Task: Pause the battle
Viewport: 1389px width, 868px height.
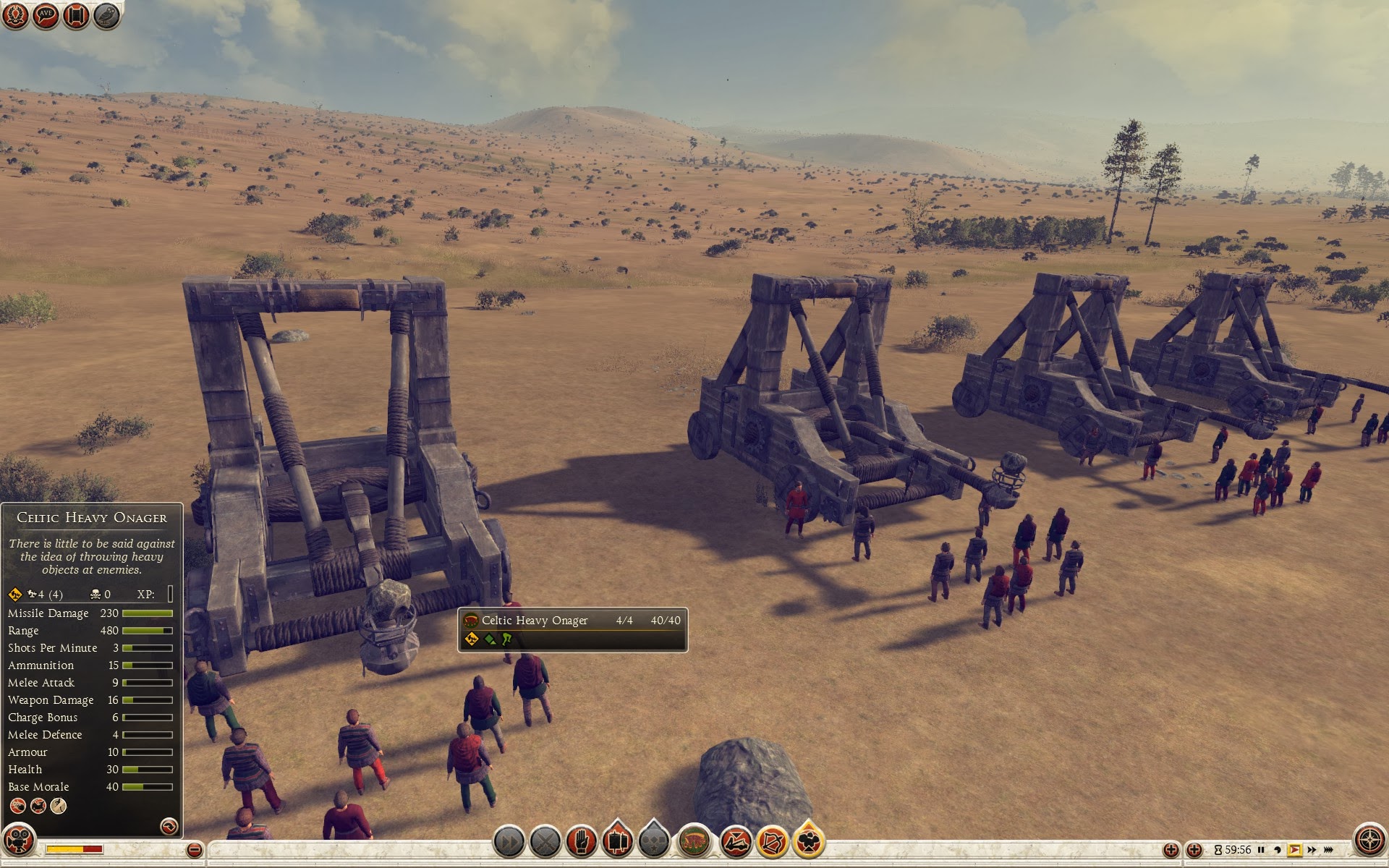Action: coord(1261,850)
